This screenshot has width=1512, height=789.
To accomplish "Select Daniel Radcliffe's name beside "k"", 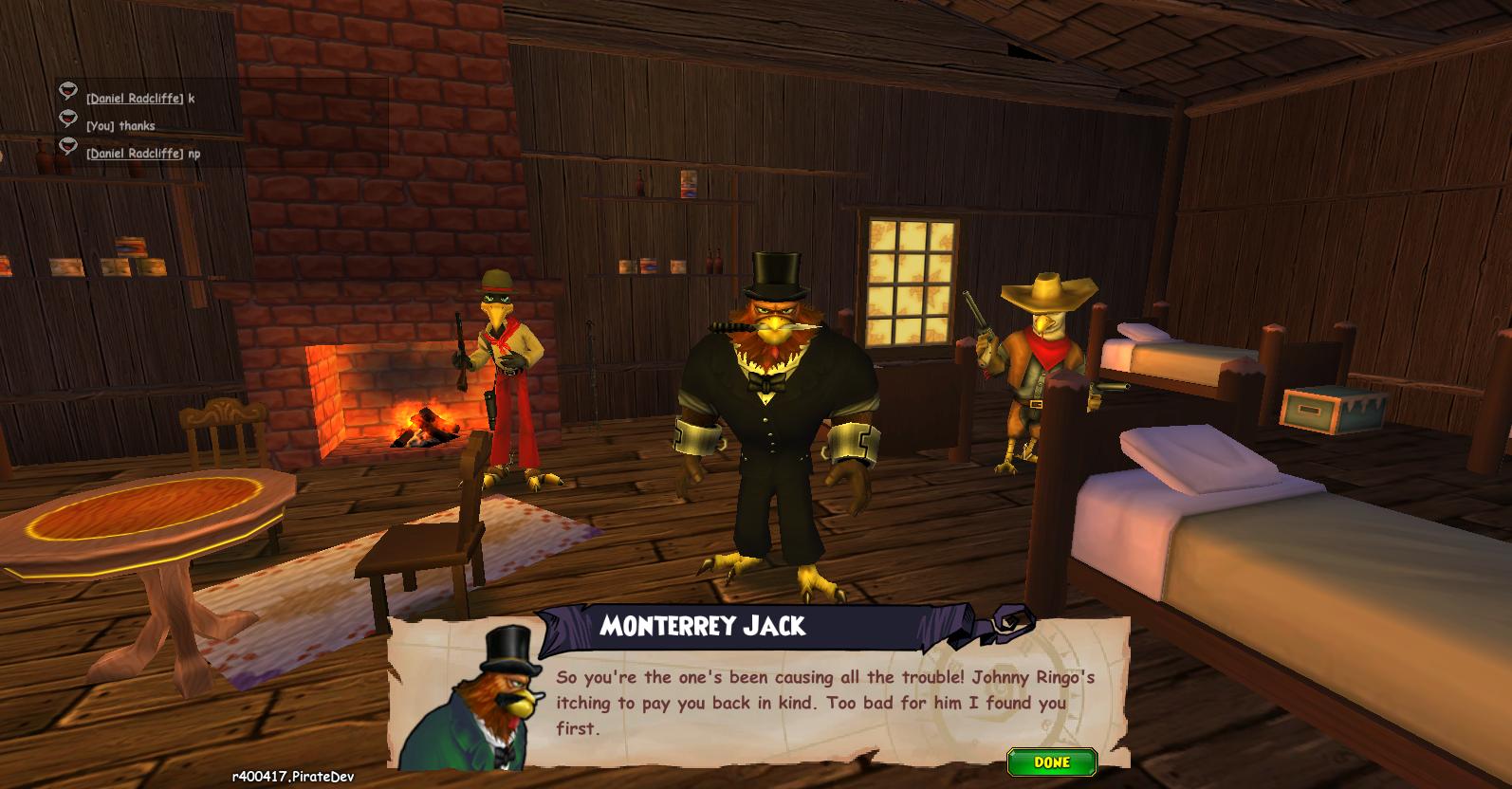I will (135, 99).
